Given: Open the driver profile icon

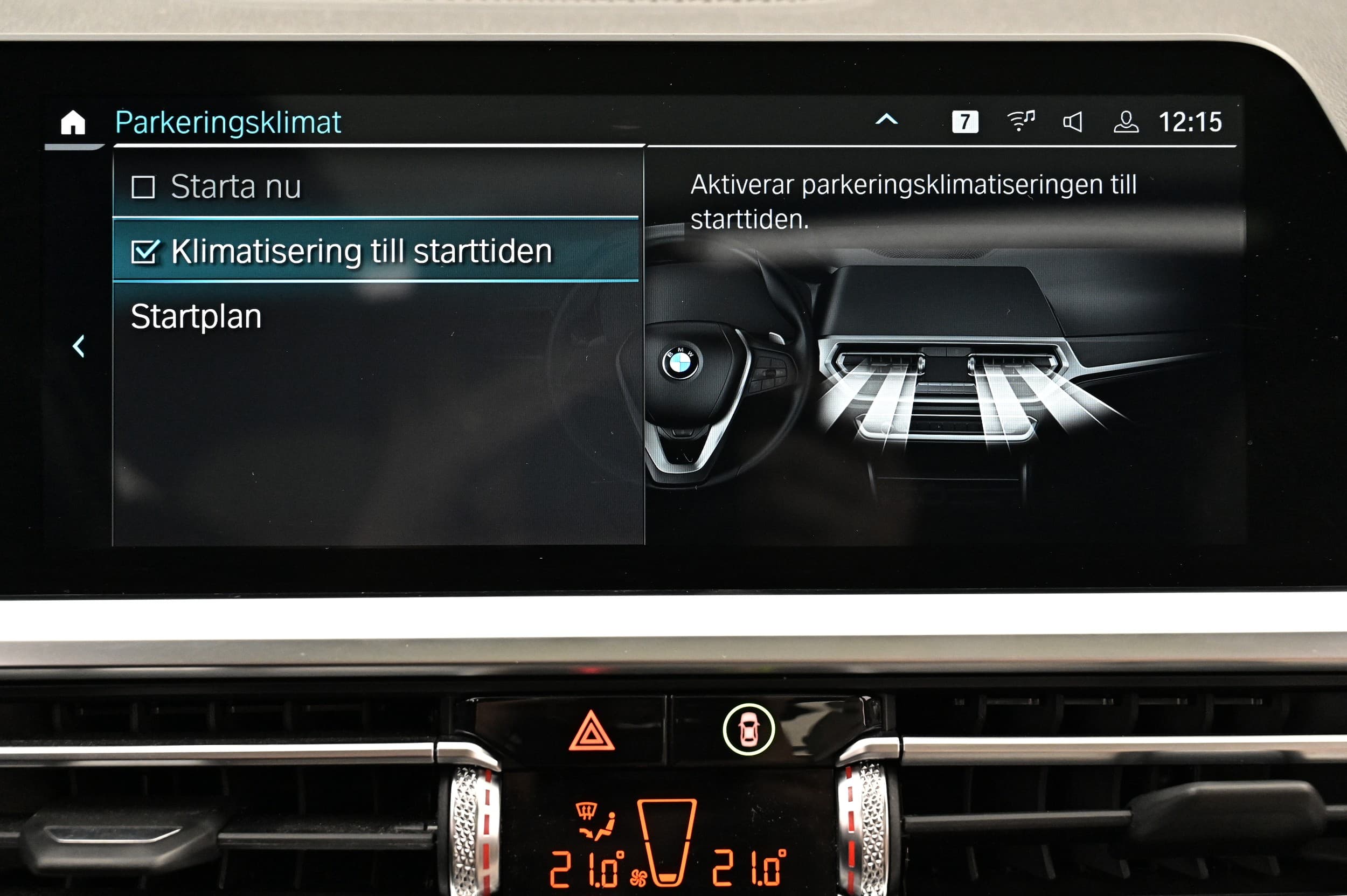Looking at the screenshot, I should [1126, 122].
